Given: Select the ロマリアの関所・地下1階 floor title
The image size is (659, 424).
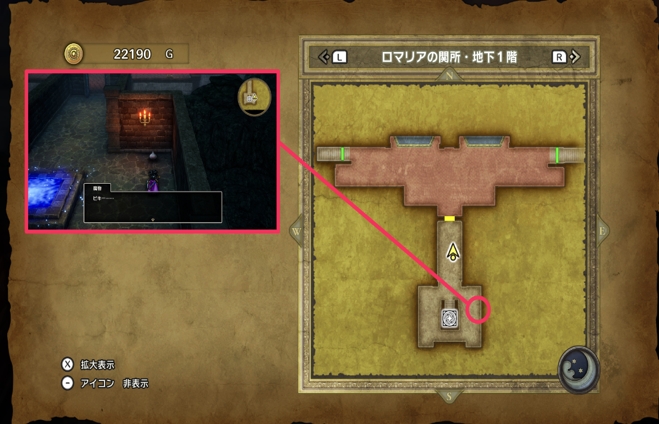Looking at the screenshot, I should pyautogui.click(x=449, y=57).
